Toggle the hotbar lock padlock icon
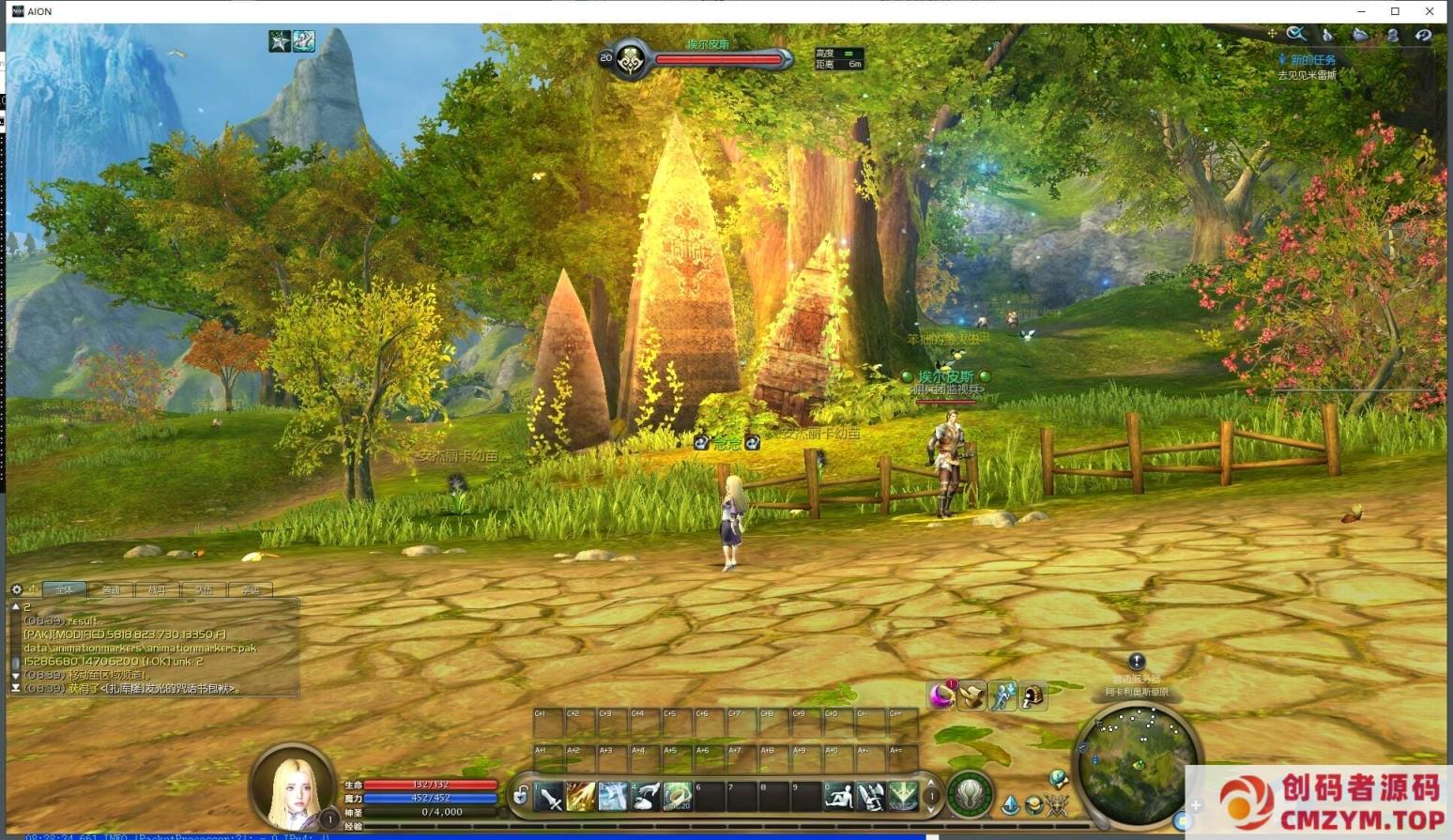The image size is (1453, 840). click(521, 797)
